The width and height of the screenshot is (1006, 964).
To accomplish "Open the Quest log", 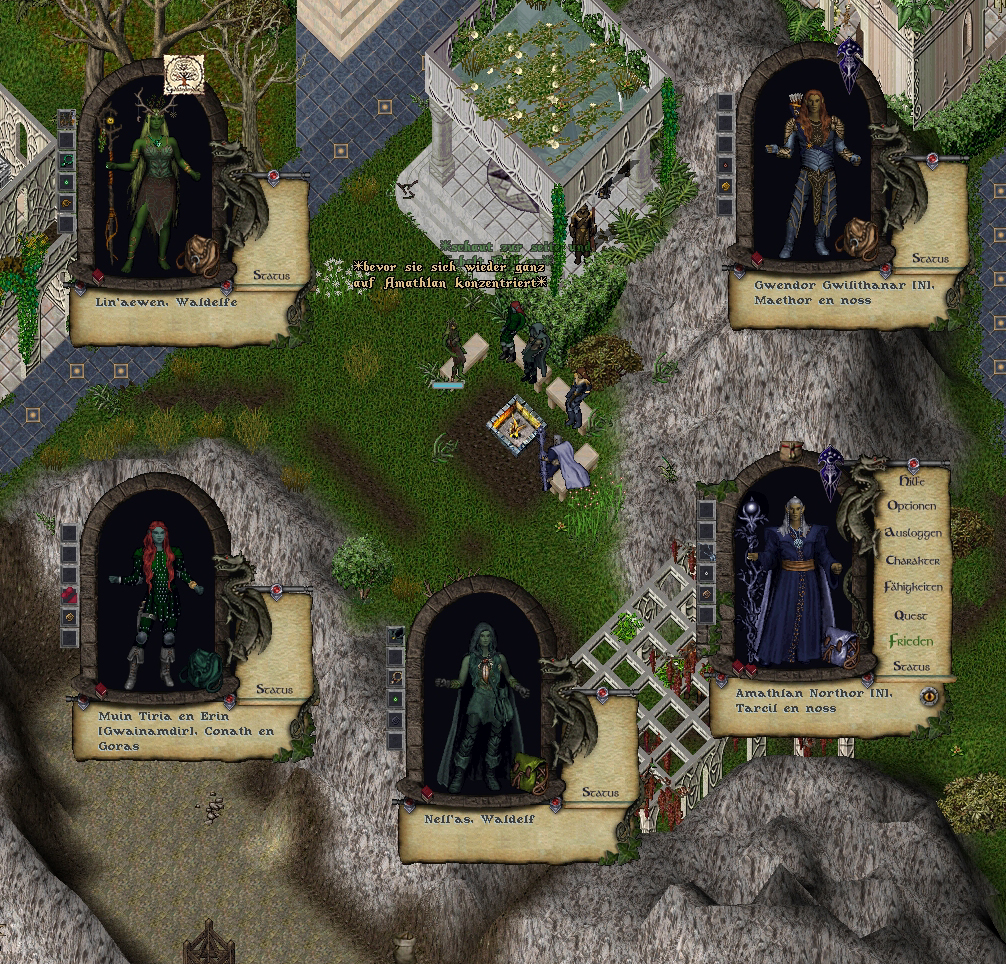I will [911, 615].
